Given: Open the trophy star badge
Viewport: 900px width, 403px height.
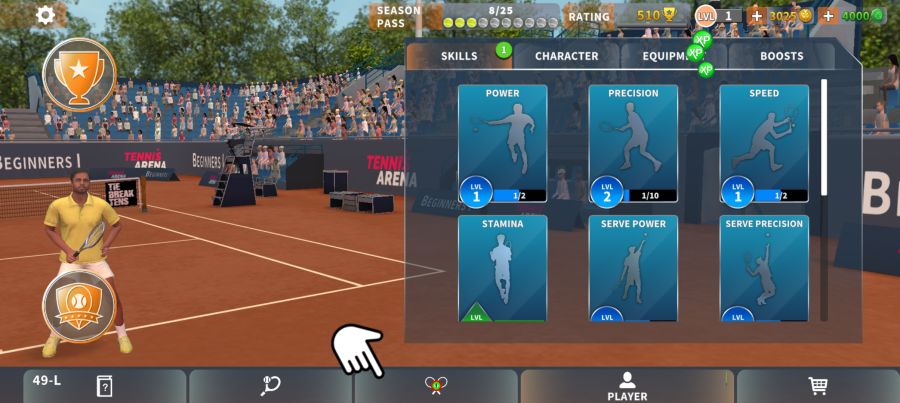Looking at the screenshot, I should click(x=79, y=74).
